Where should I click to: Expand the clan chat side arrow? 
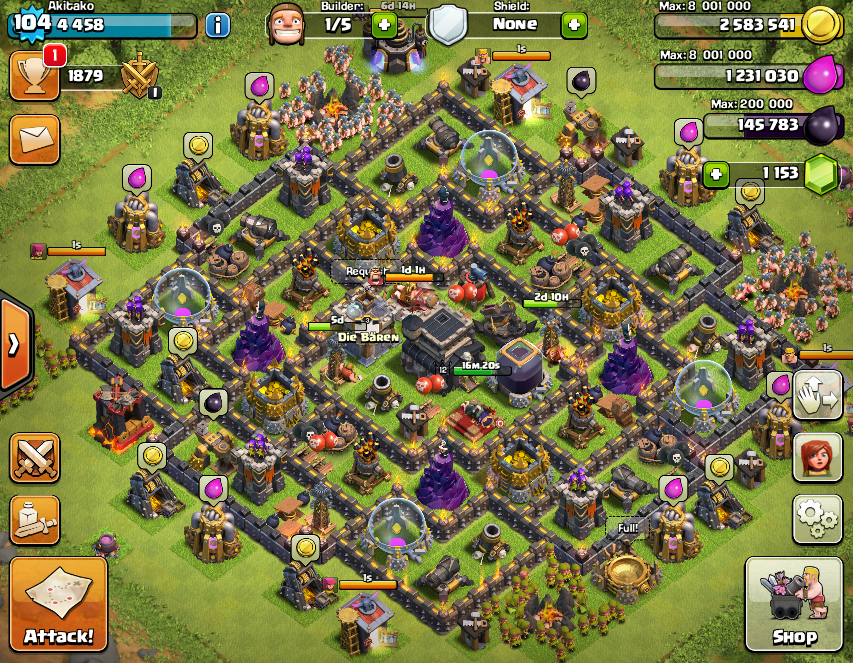[14, 344]
